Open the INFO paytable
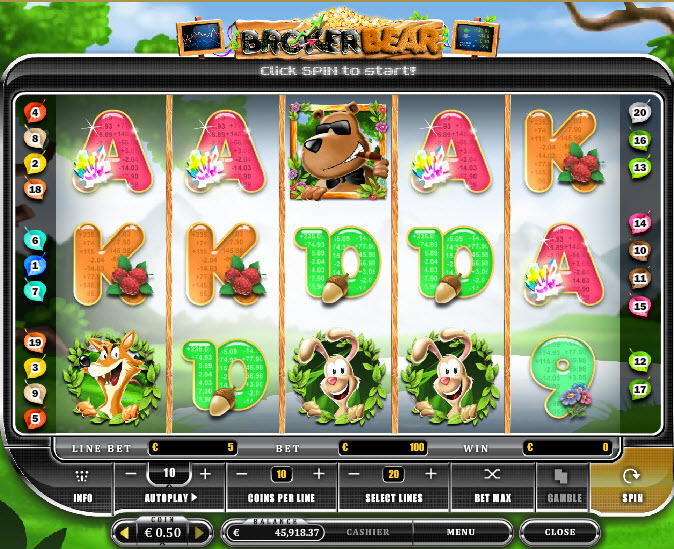This screenshot has height=549, width=674. point(84,485)
